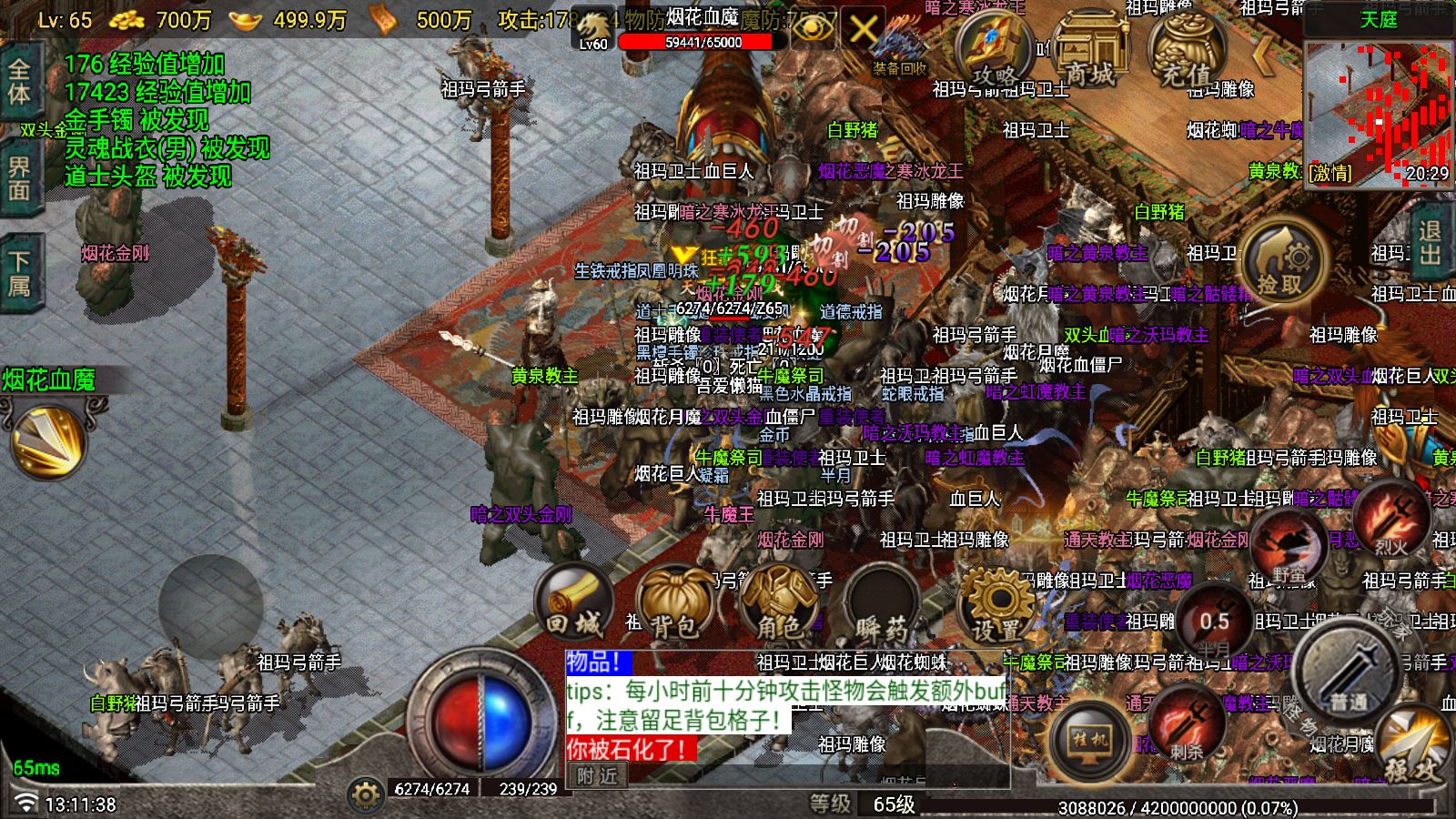1456x819 pixels.
Task: Select the 全体 chat channel tab
Action: coord(20,77)
